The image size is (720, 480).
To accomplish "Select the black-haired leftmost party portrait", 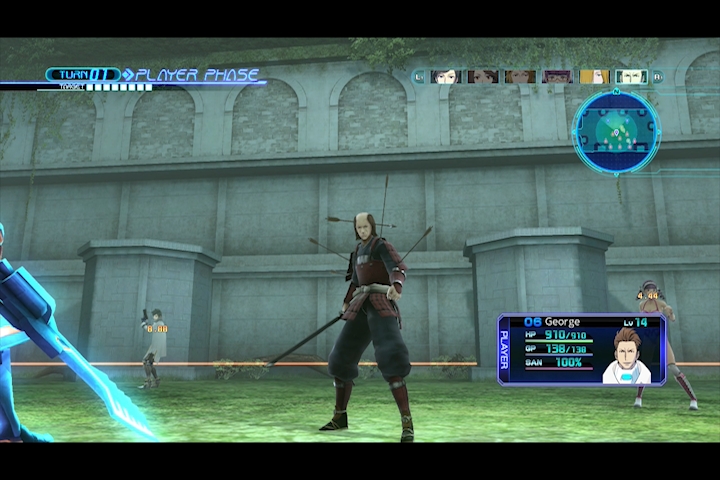I will pos(445,76).
